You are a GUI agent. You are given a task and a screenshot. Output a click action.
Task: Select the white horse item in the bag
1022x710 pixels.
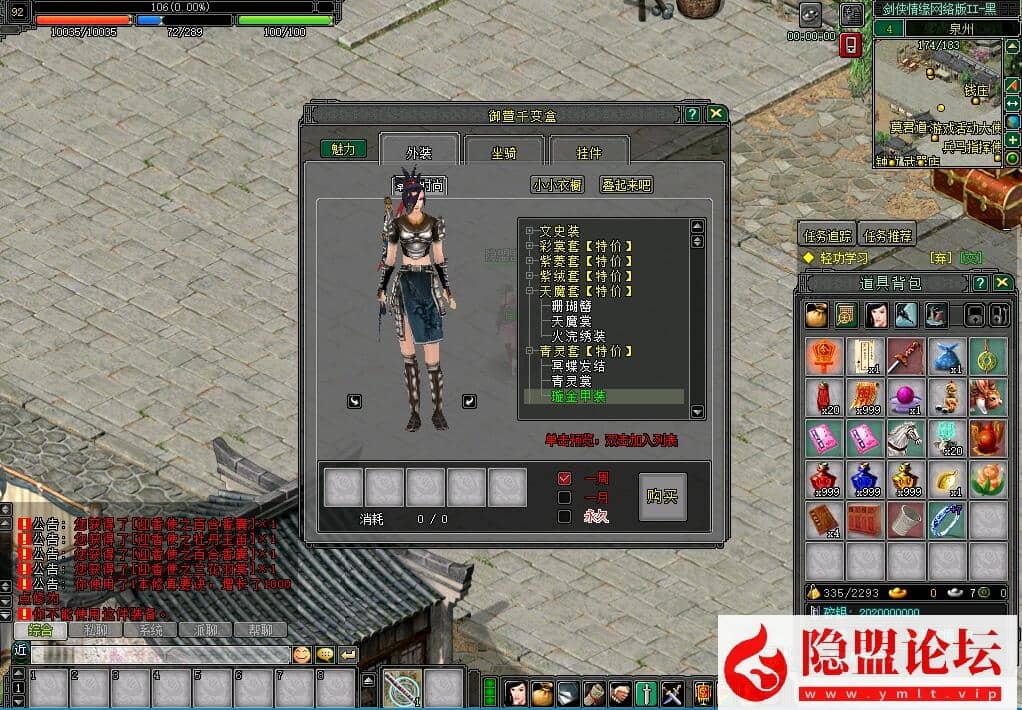coord(905,437)
